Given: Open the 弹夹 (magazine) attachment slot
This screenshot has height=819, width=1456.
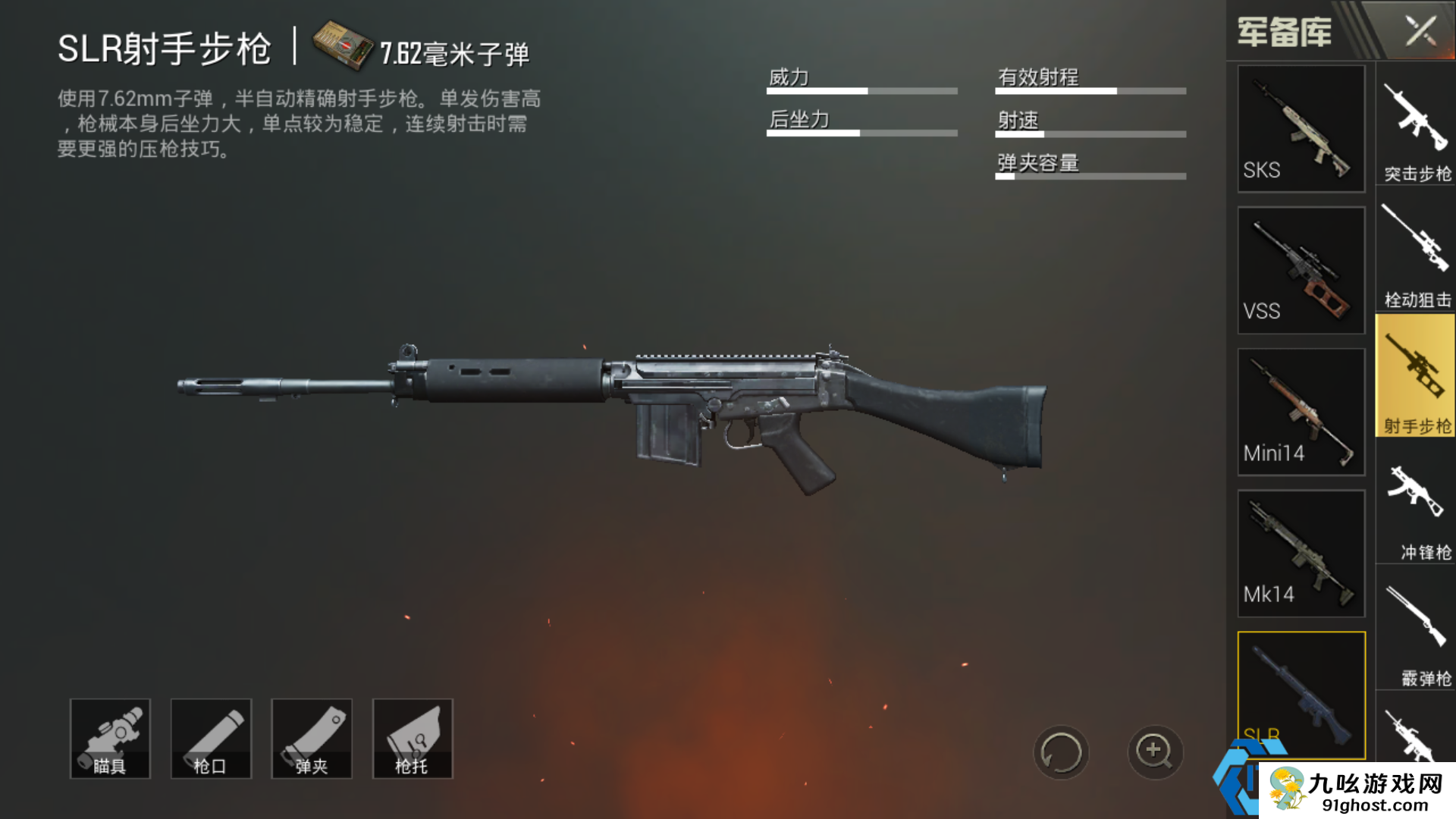Looking at the screenshot, I should [312, 739].
